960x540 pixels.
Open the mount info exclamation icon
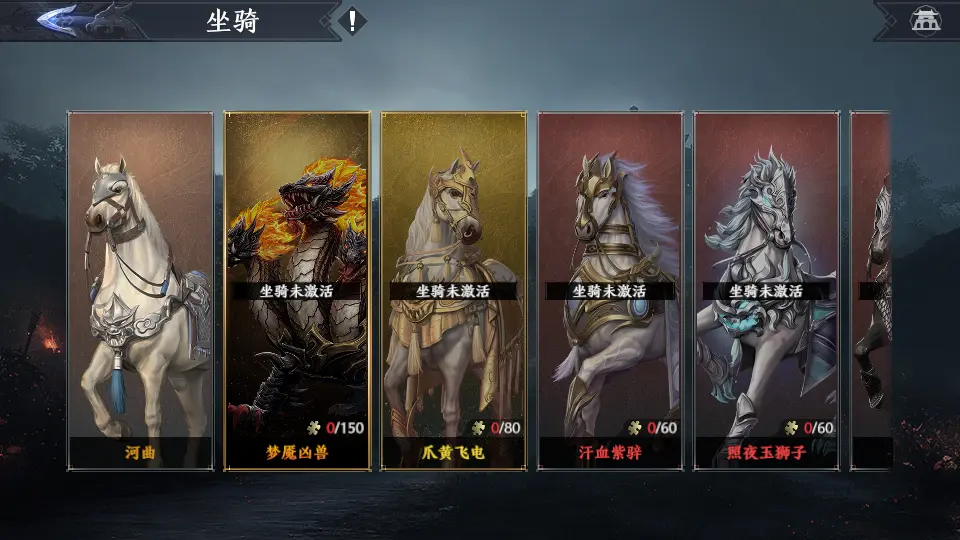(x=352, y=20)
